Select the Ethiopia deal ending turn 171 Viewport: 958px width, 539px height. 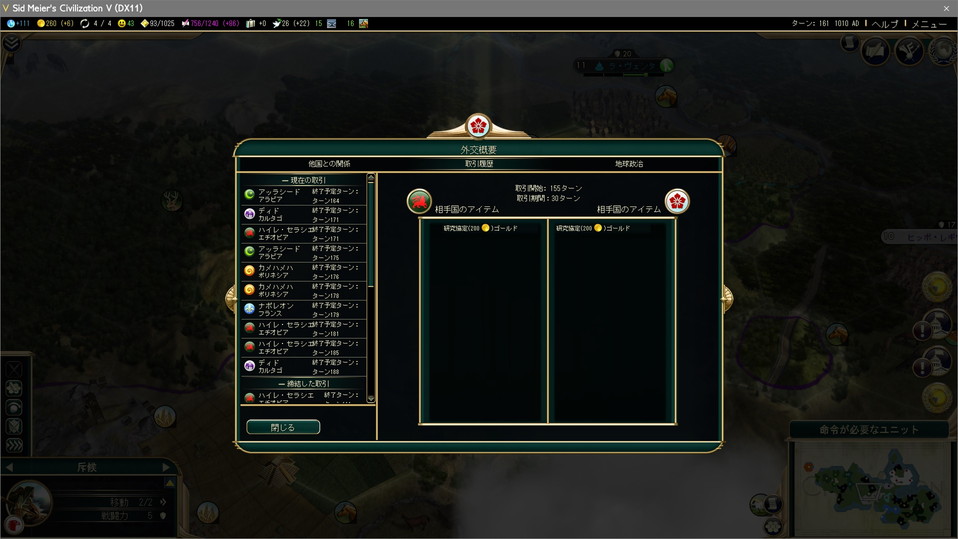pyautogui.click(x=303, y=232)
